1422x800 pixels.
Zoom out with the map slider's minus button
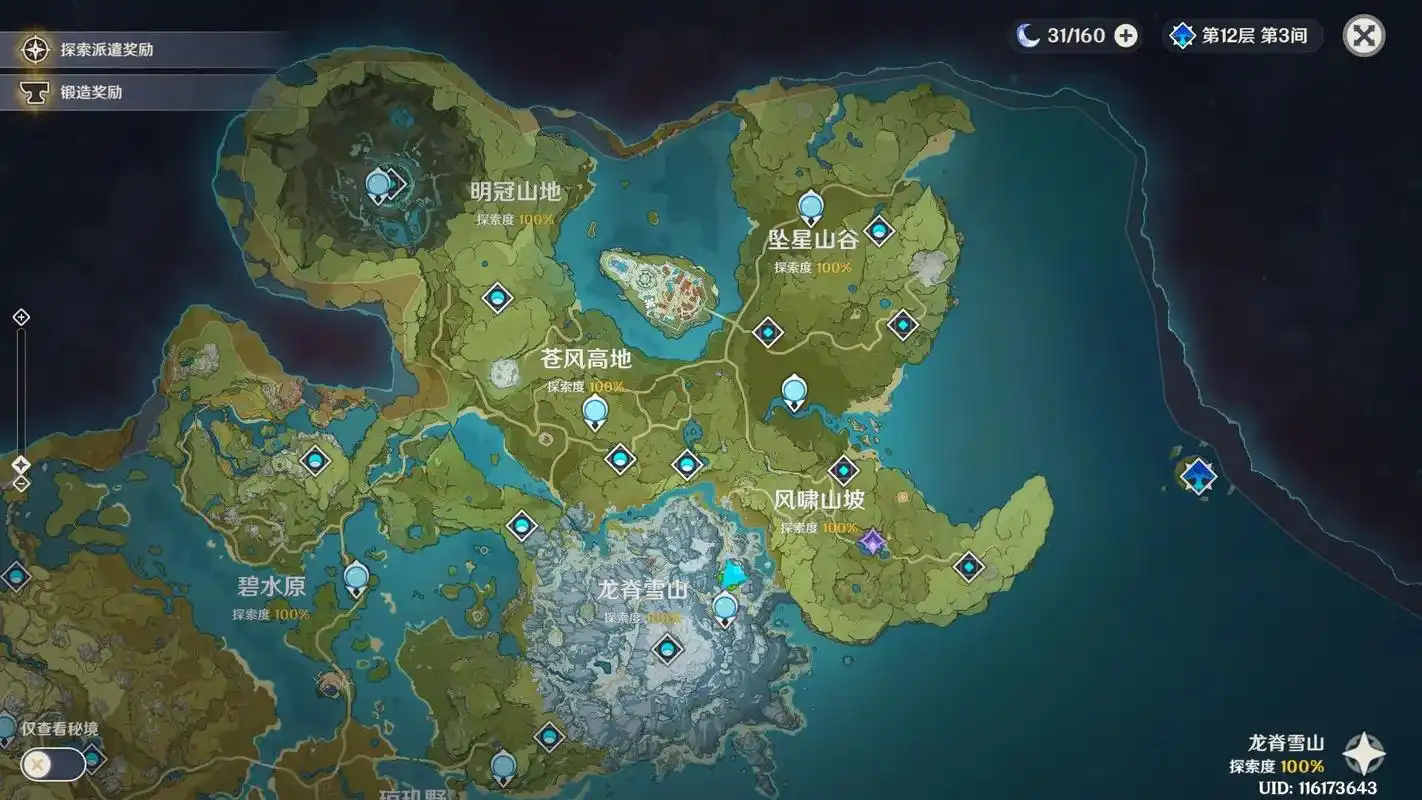21,484
